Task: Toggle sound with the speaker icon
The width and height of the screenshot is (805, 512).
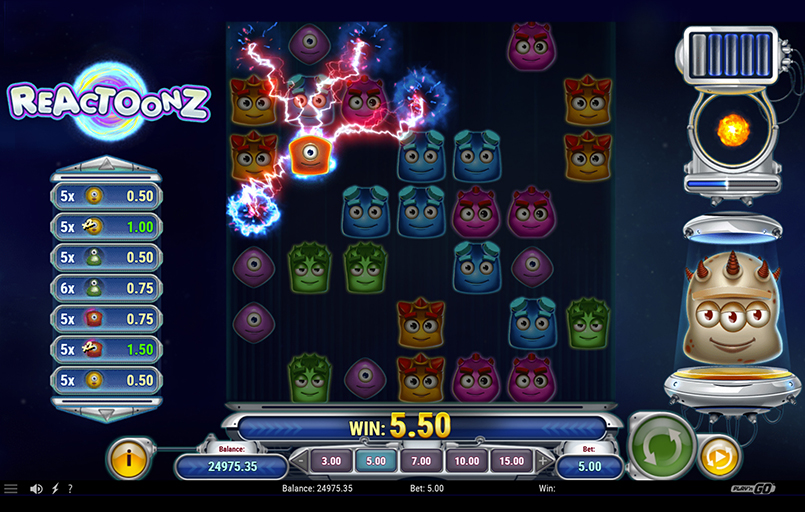Action: (x=37, y=489)
